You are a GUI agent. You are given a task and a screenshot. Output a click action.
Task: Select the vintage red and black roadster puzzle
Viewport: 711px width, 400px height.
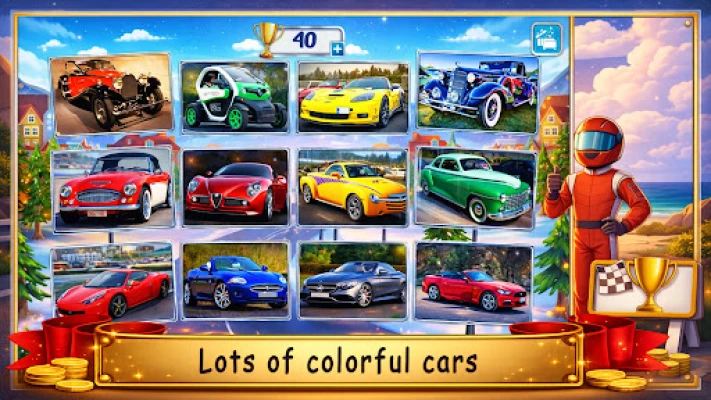(111, 94)
